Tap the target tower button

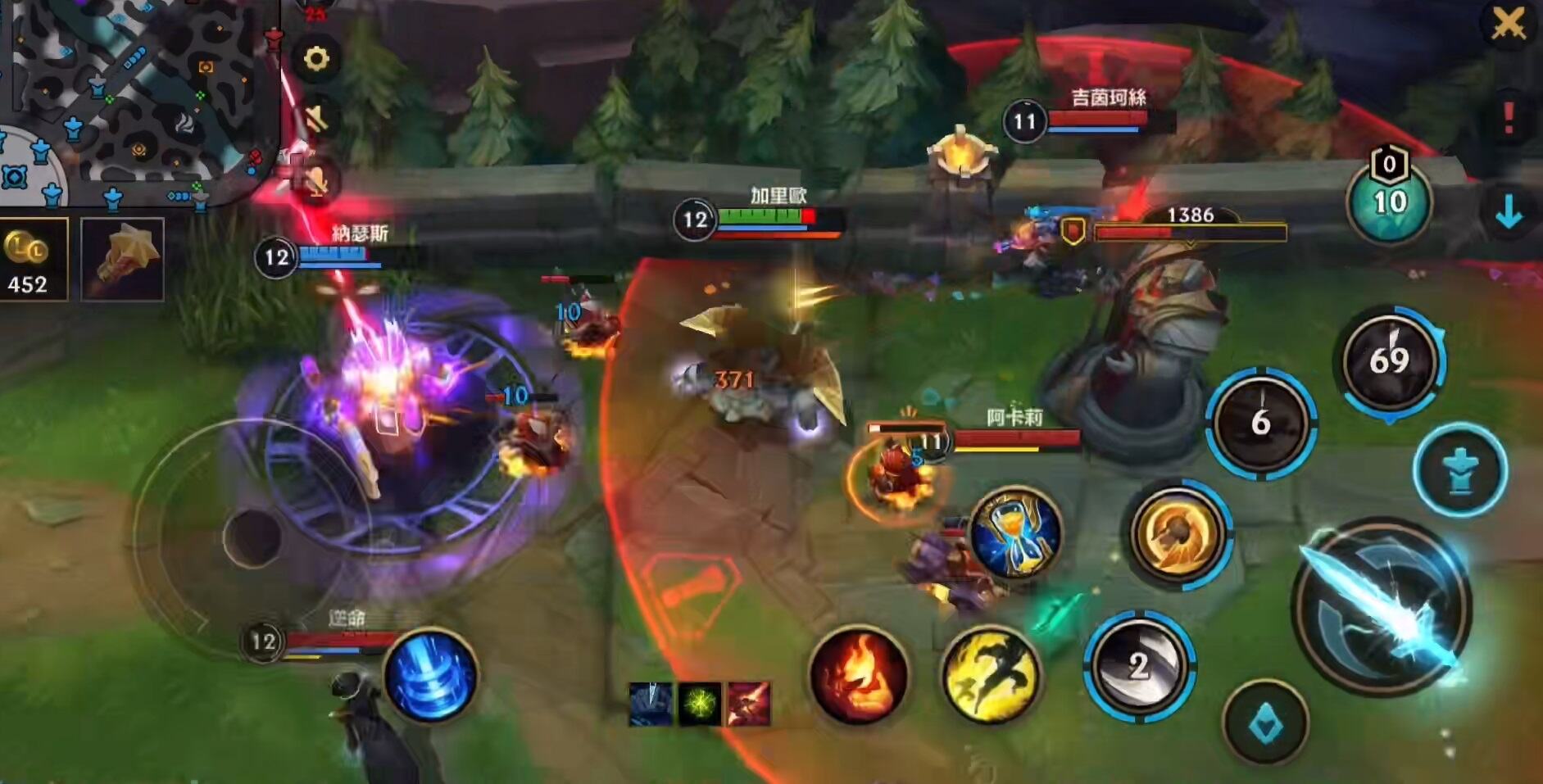[x=1460, y=470]
